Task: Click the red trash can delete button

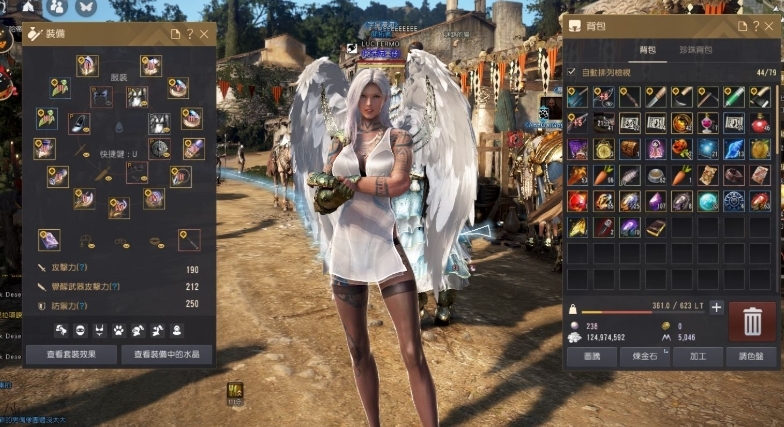Action: coord(752,321)
